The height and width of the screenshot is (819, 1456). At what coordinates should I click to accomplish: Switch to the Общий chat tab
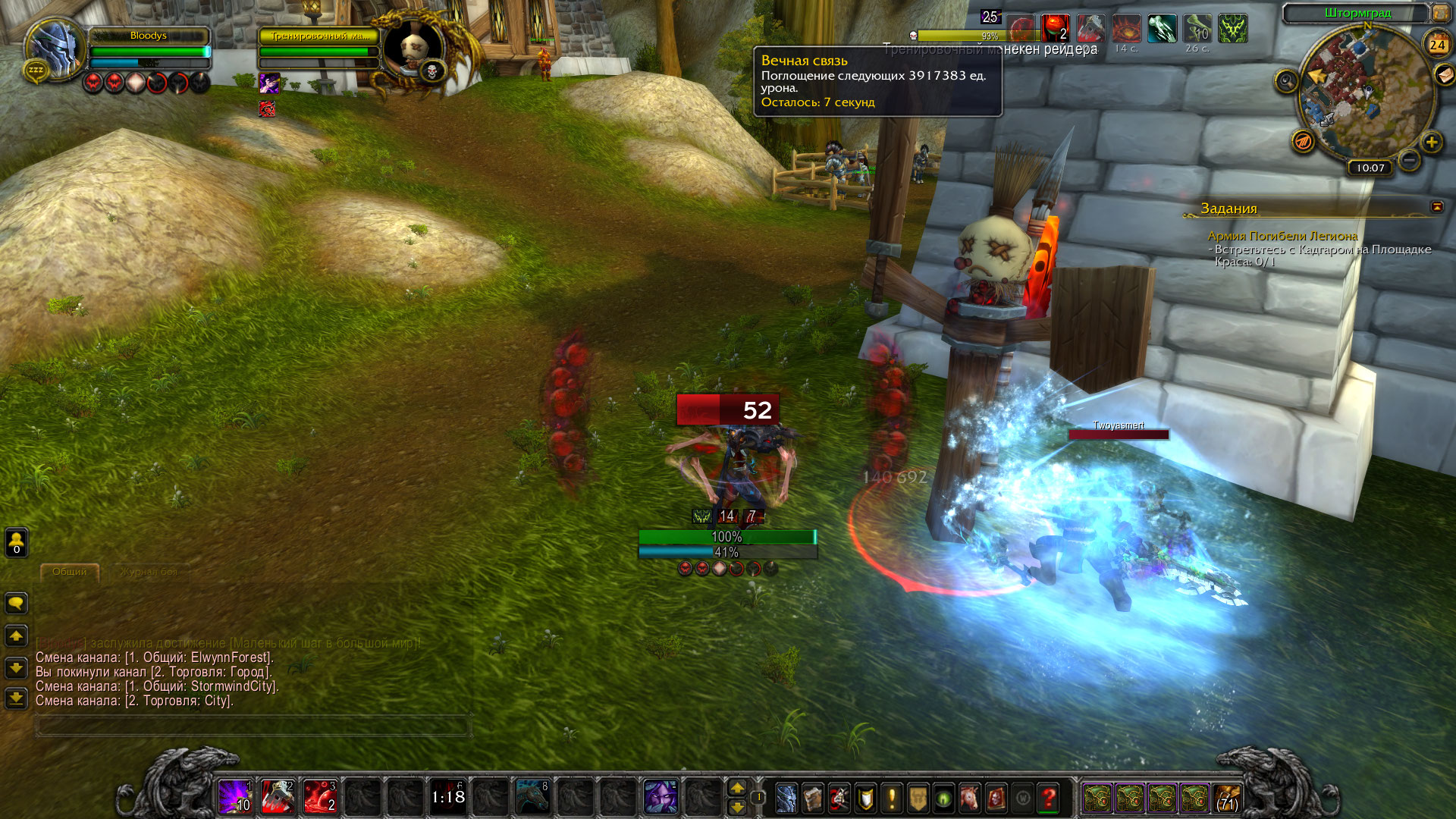click(70, 572)
